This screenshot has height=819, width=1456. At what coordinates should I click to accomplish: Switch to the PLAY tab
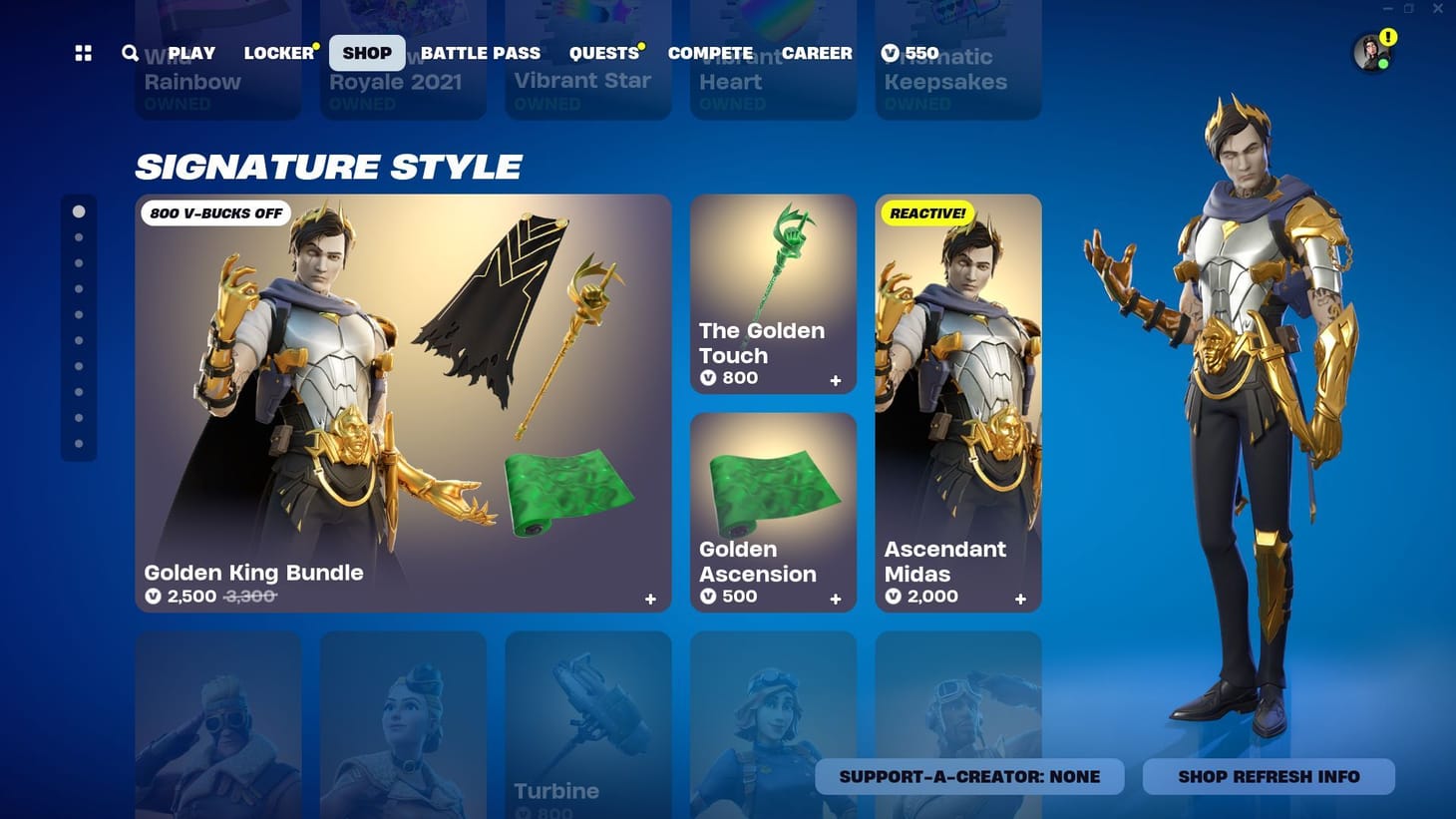189,53
